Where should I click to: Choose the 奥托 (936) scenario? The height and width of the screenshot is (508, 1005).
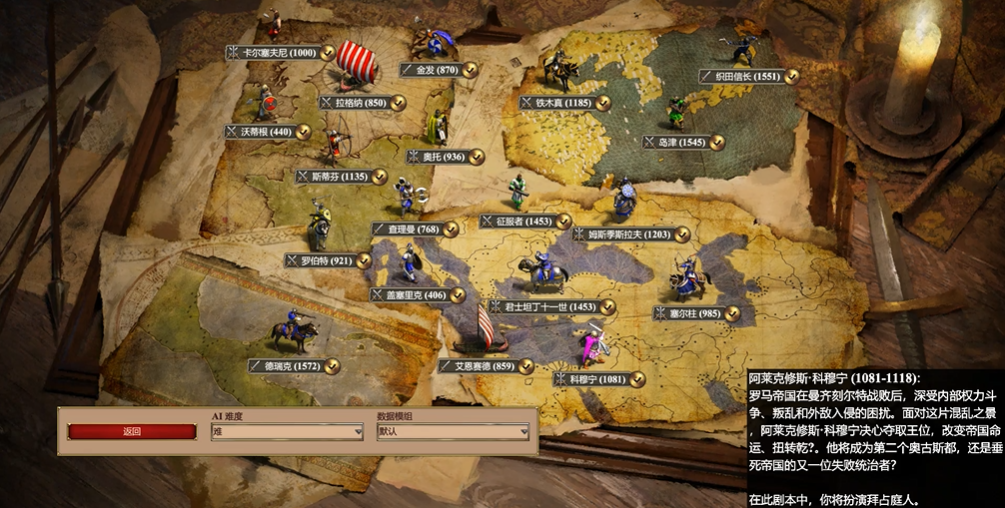coord(444,157)
